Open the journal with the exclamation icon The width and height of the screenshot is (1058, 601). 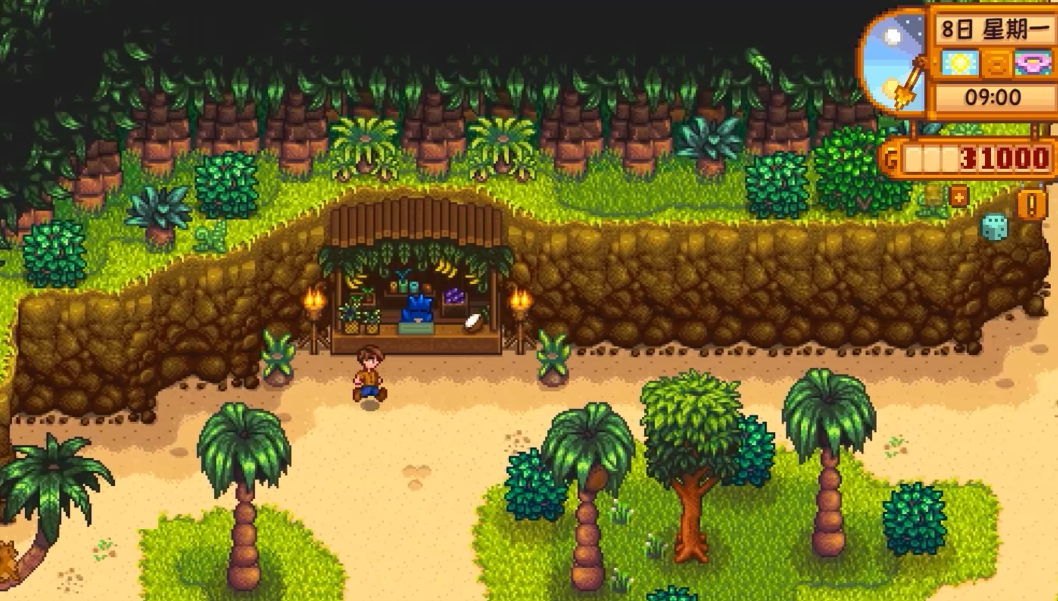pyautogui.click(x=1030, y=204)
